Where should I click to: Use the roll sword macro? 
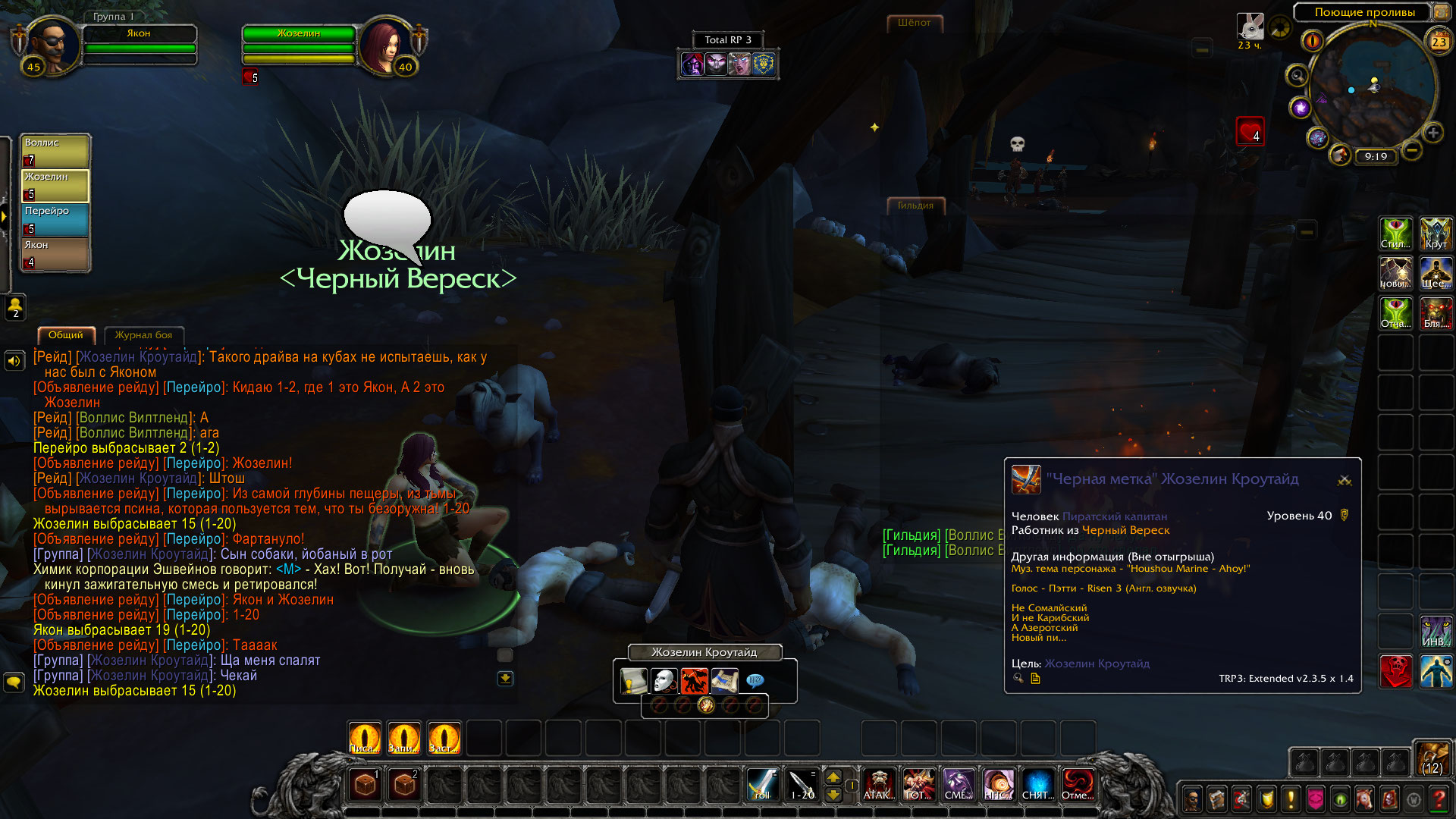pyautogui.click(x=763, y=784)
